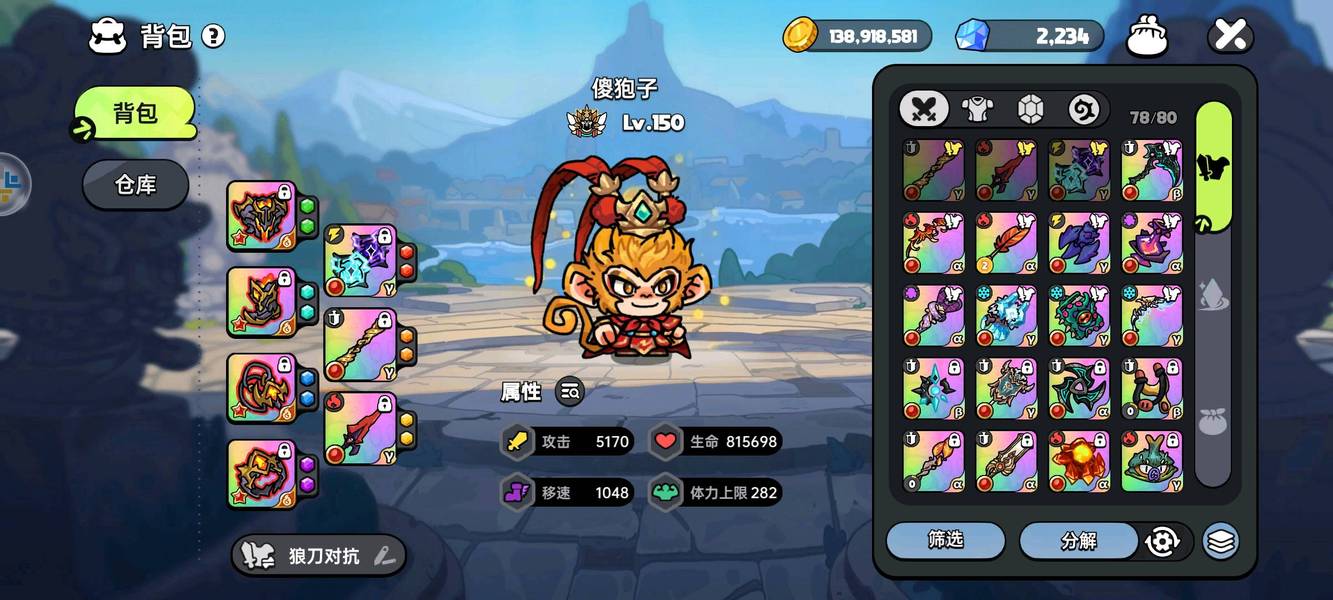Open the pouch bag icon near gems

pyautogui.click(x=1147, y=38)
